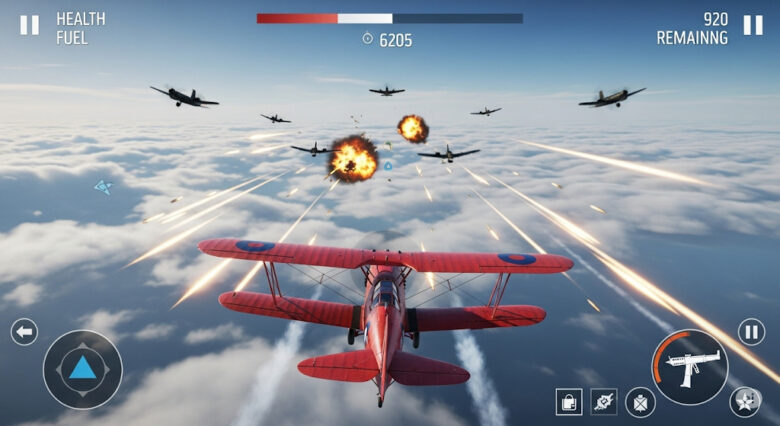
Task: Tap the blue triangle movement joystick
Action: pyautogui.click(x=82, y=368)
